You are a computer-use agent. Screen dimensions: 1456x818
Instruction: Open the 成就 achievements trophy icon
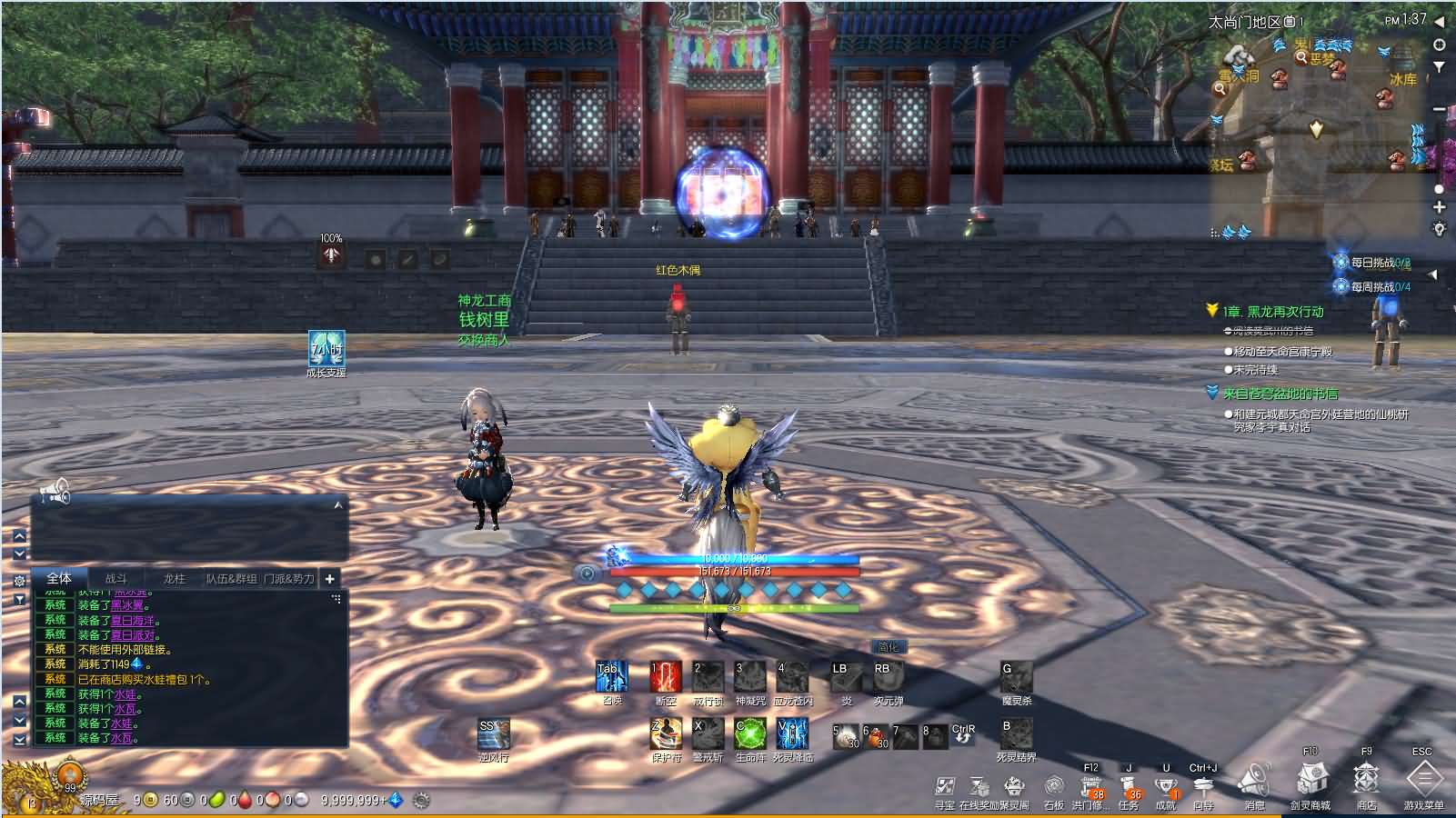(1166, 783)
